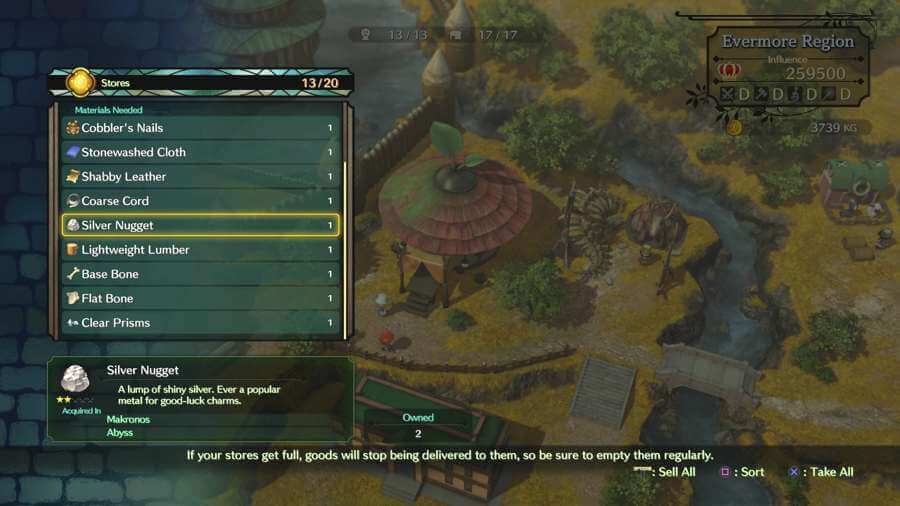Screen dimensions: 900x506
Task: Select the Clear Prisms row
Action: click(x=200, y=323)
